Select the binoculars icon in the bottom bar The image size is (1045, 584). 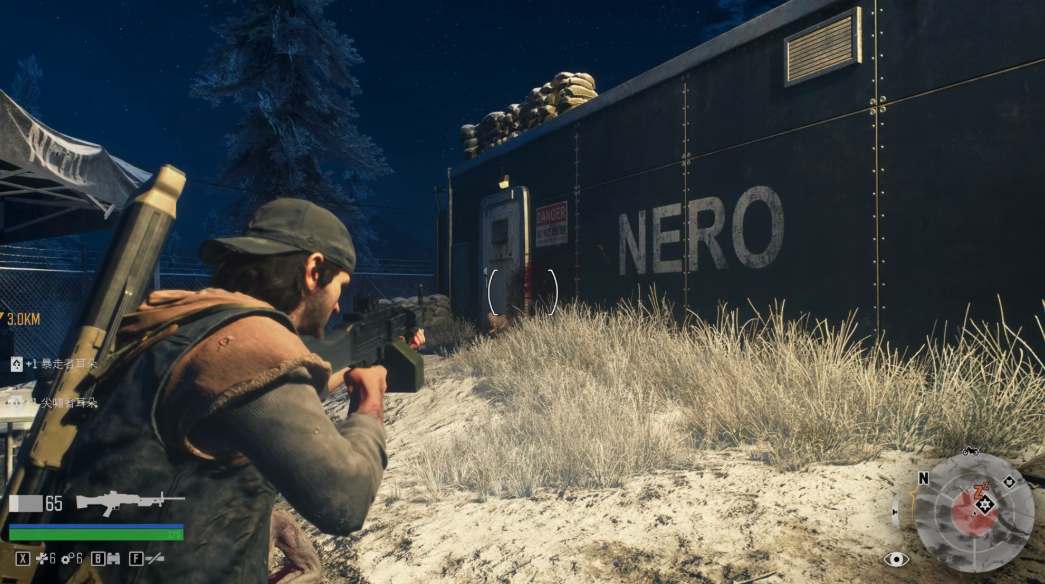[112, 559]
